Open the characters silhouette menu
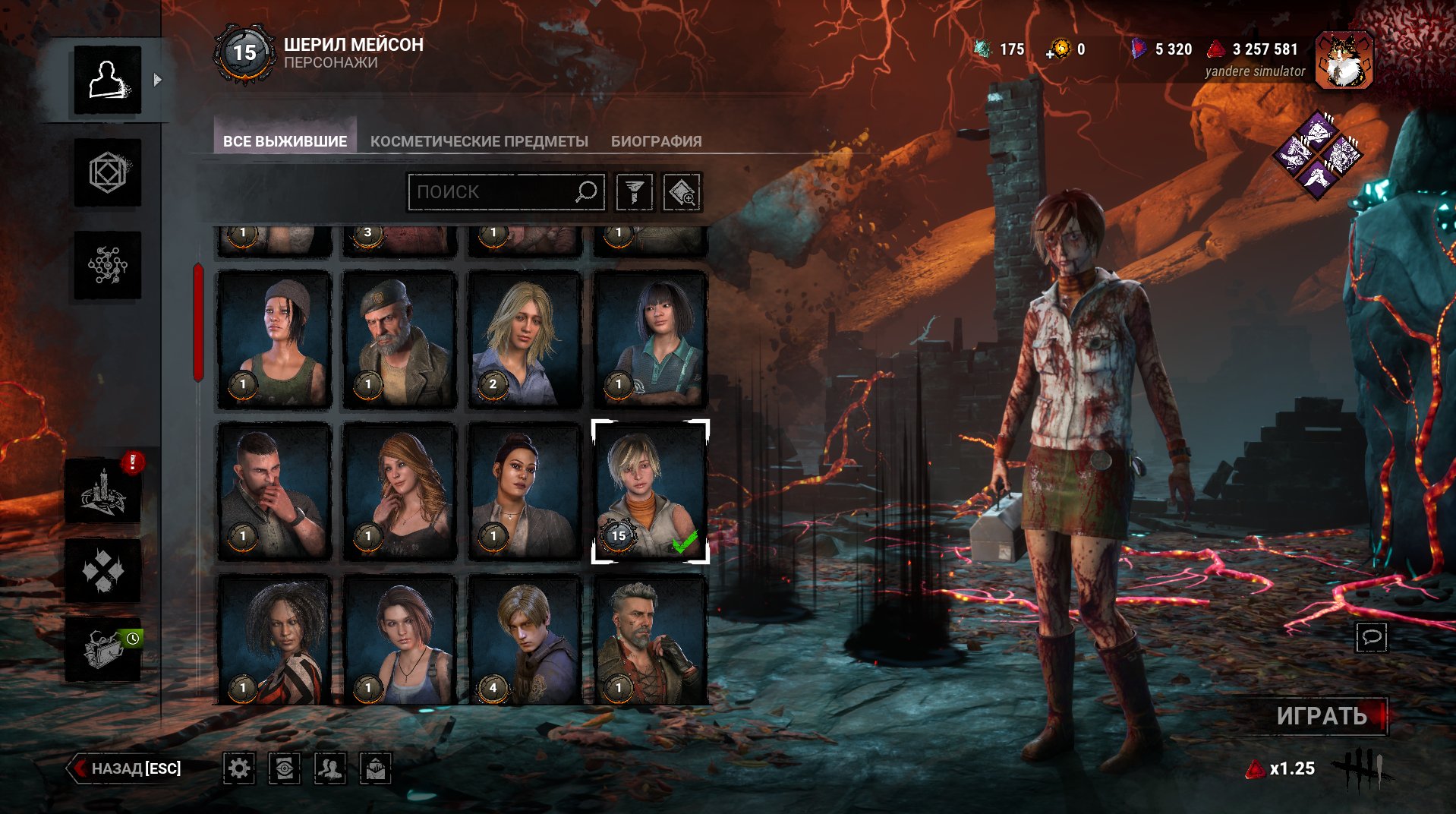This screenshot has width=1456, height=814. [107, 80]
